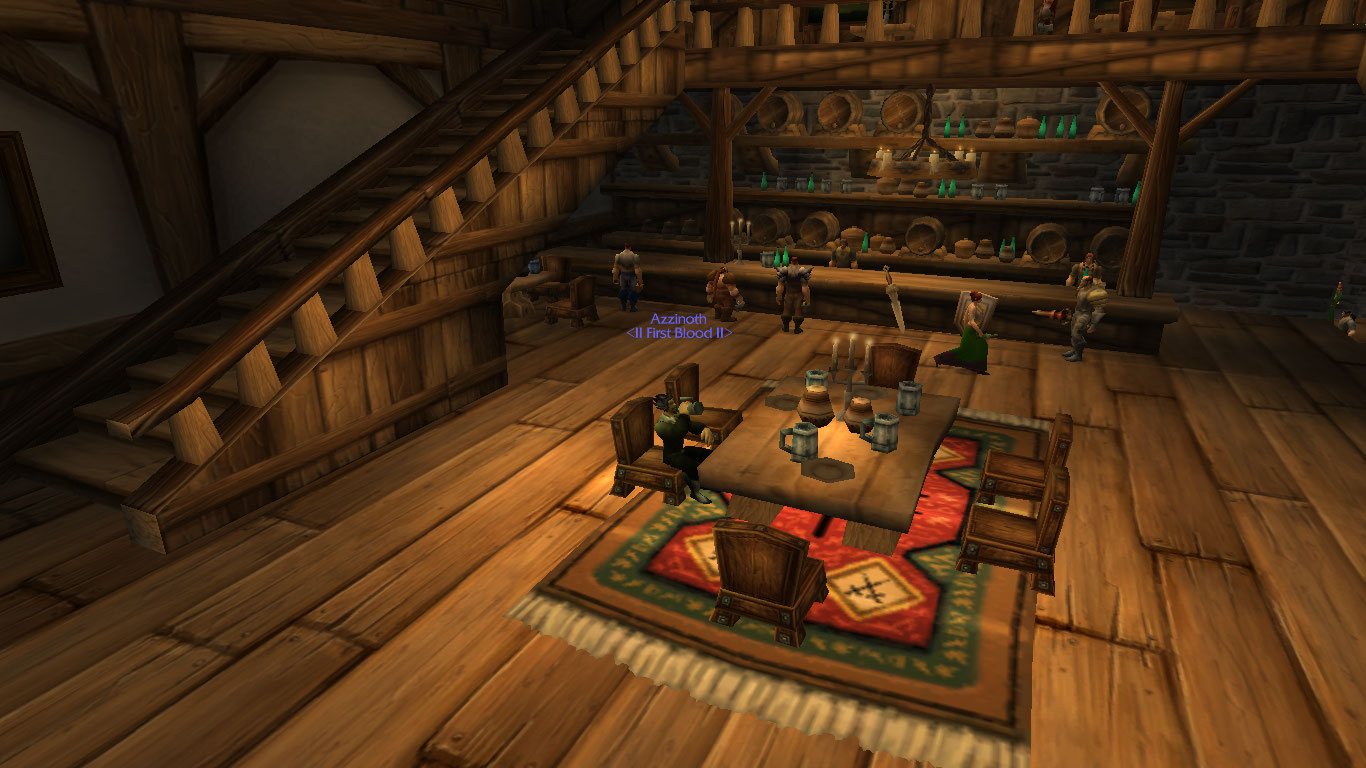Select the Azzinoth player name label

(x=678, y=319)
